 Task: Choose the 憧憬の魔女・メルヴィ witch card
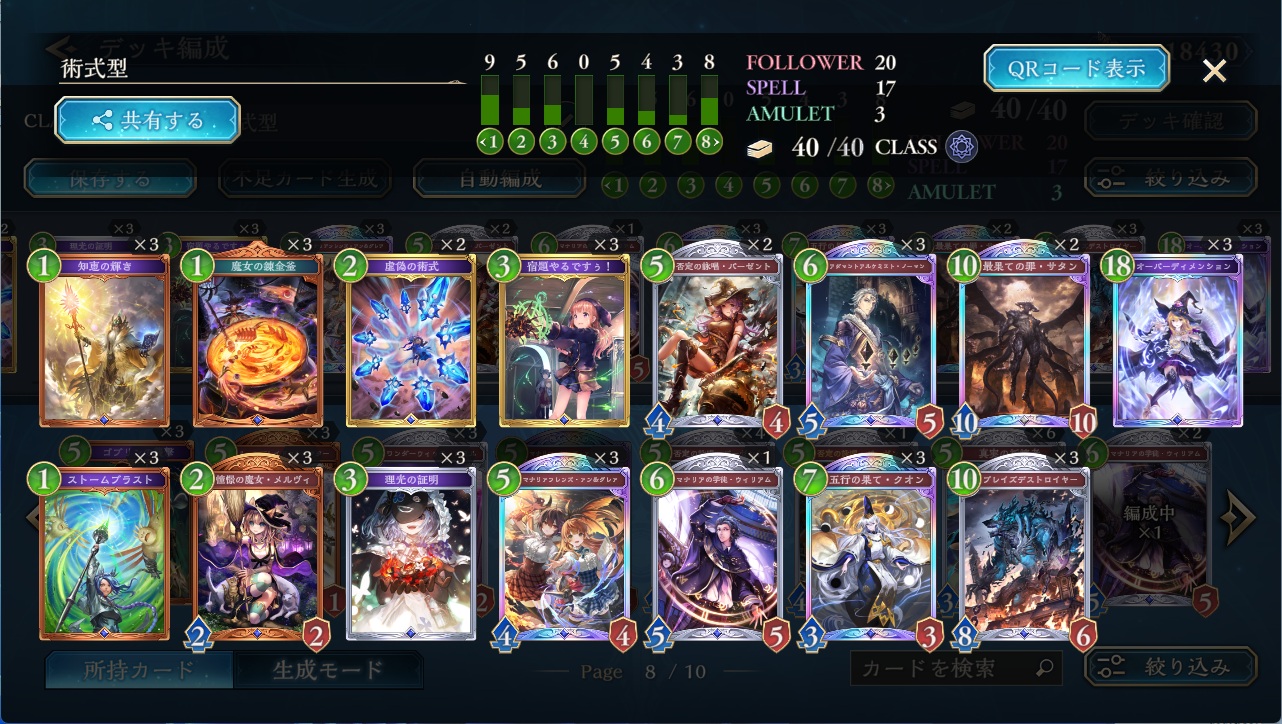click(x=258, y=553)
